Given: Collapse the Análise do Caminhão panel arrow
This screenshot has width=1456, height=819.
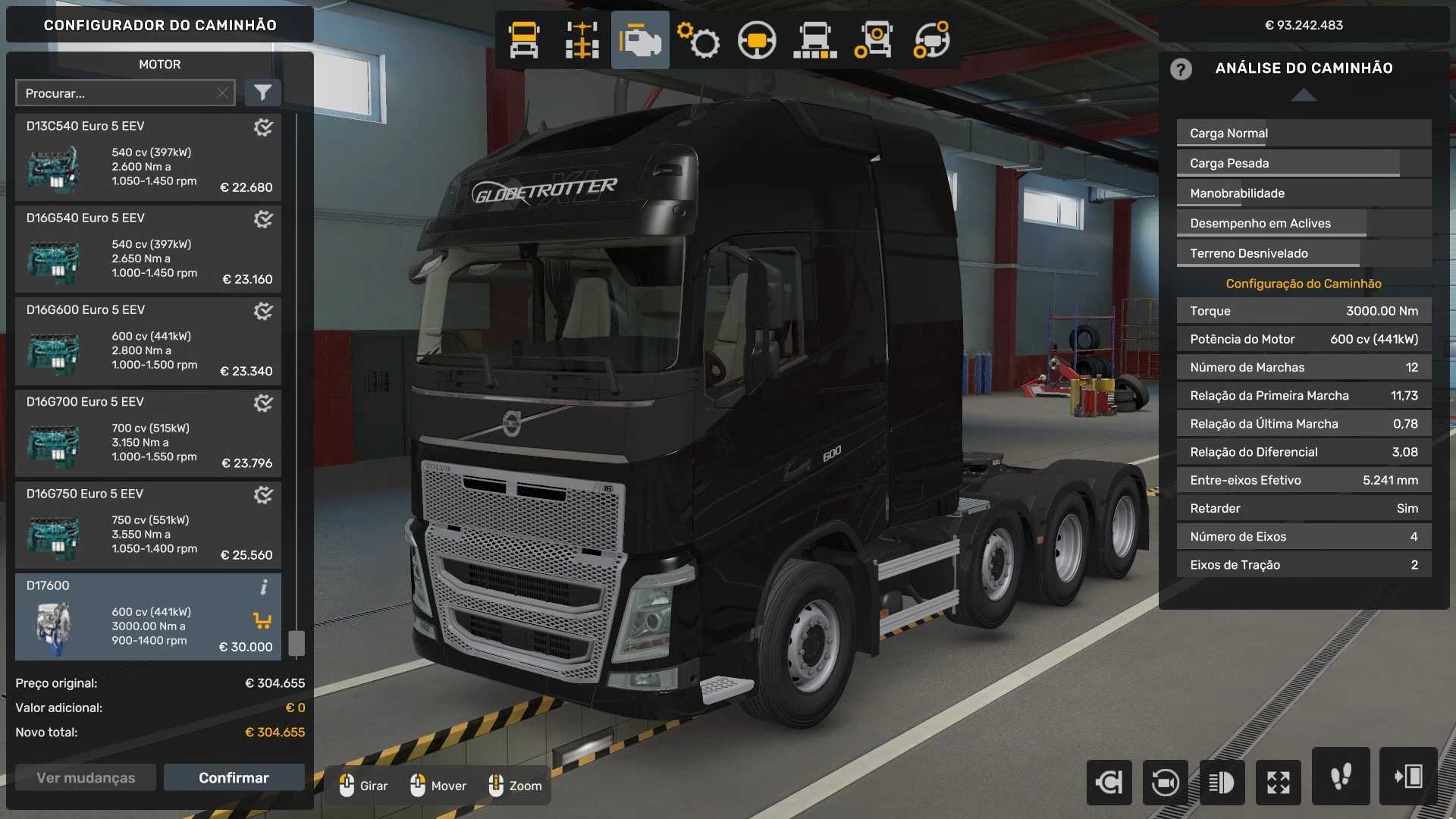Looking at the screenshot, I should pyautogui.click(x=1304, y=96).
